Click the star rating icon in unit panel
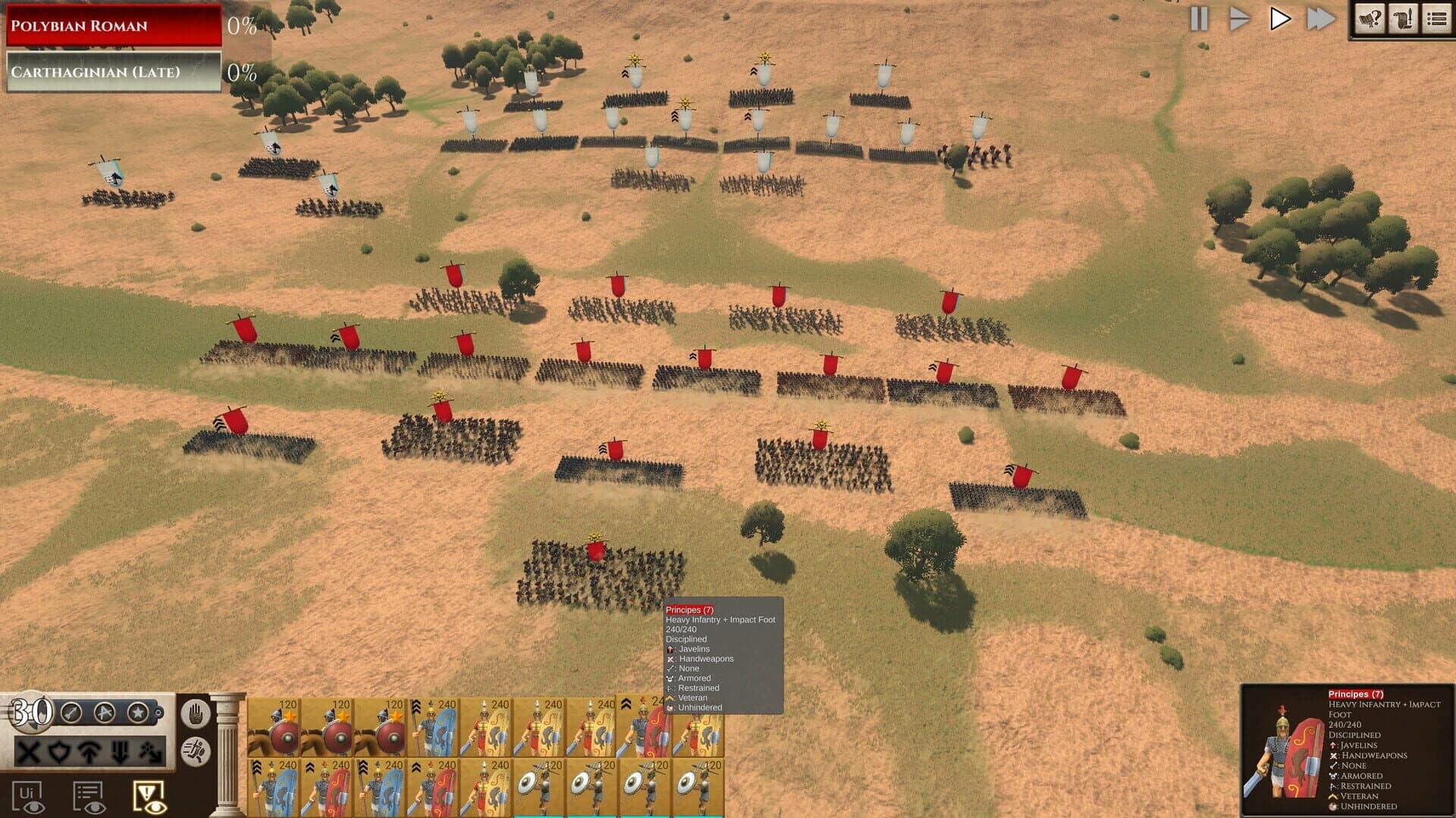 [138, 713]
